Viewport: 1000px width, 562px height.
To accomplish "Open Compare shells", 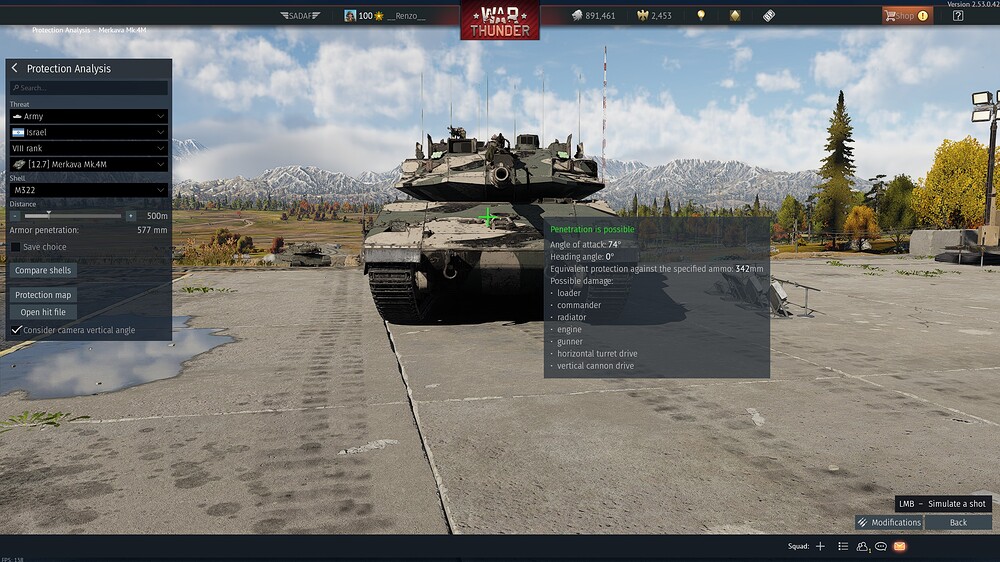I will pyautogui.click(x=44, y=271).
